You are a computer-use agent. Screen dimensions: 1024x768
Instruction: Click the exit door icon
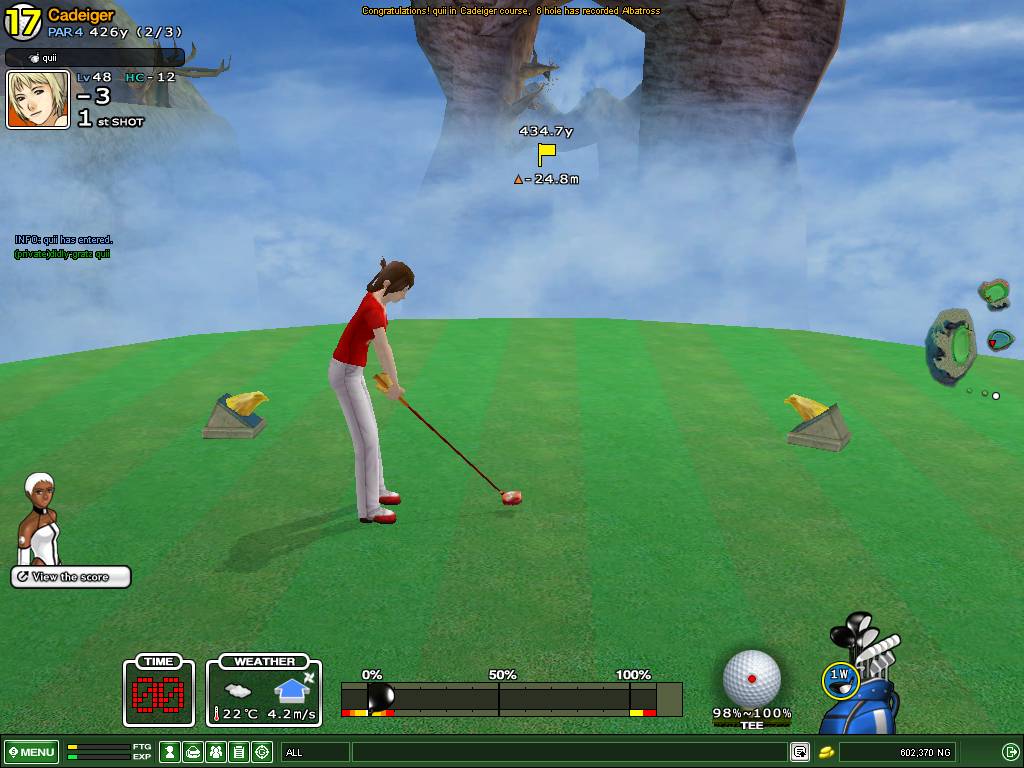point(1010,752)
